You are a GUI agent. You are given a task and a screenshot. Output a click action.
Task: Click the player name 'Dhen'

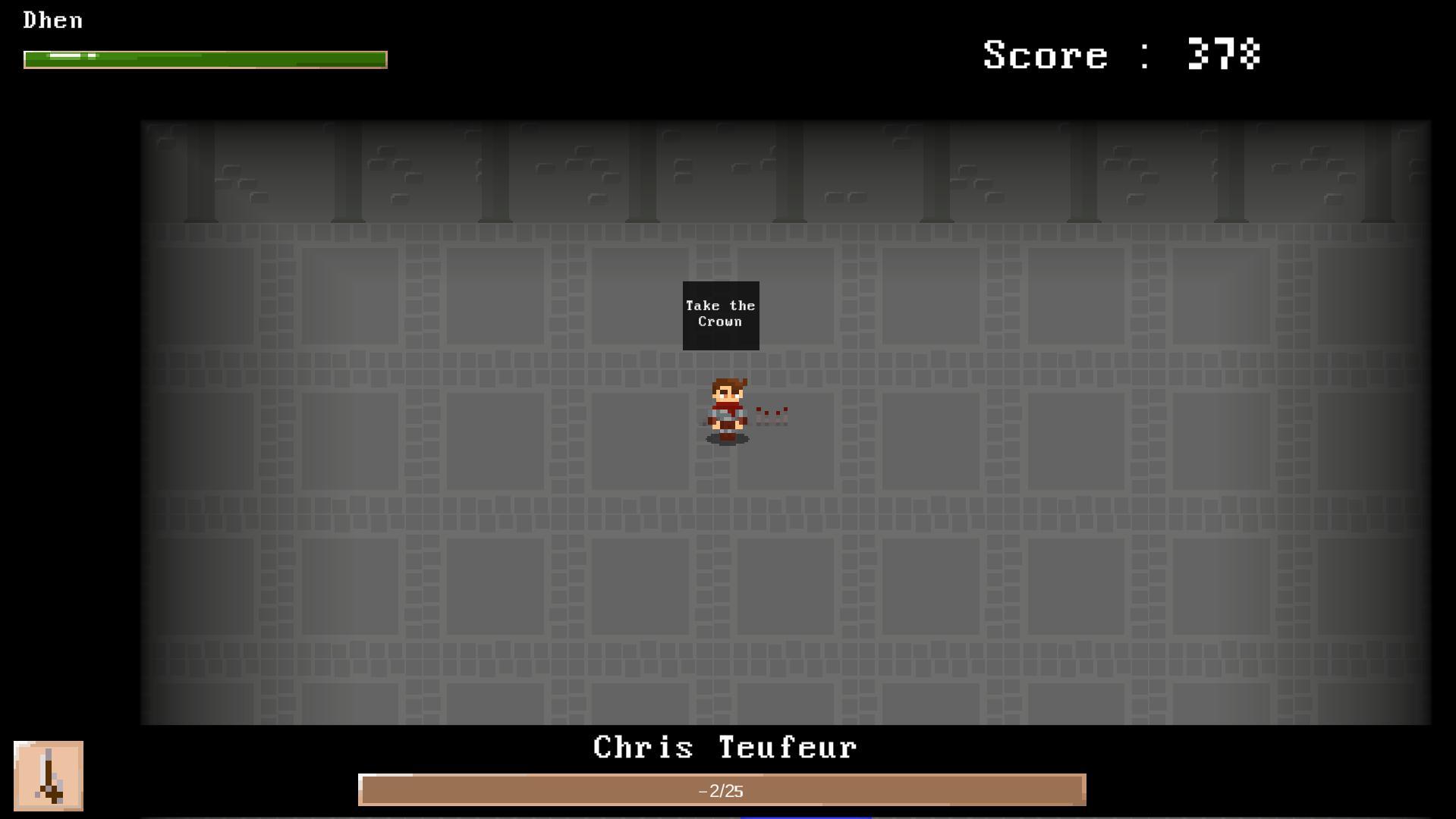click(52, 20)
